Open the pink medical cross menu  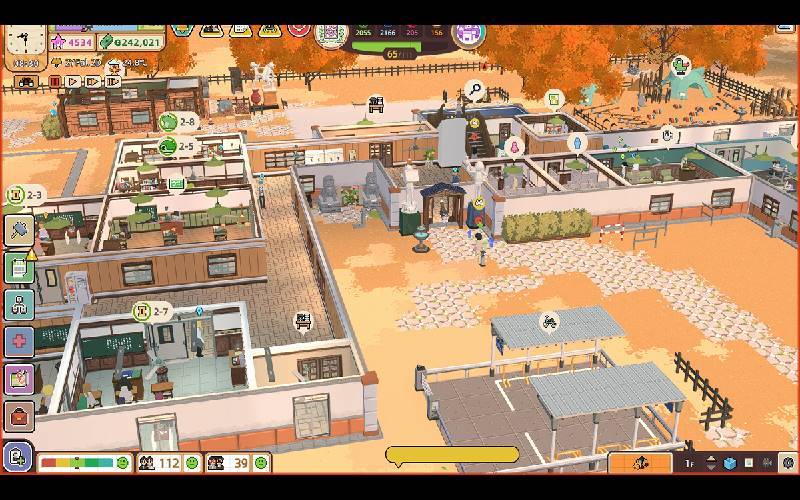(18, 341)
